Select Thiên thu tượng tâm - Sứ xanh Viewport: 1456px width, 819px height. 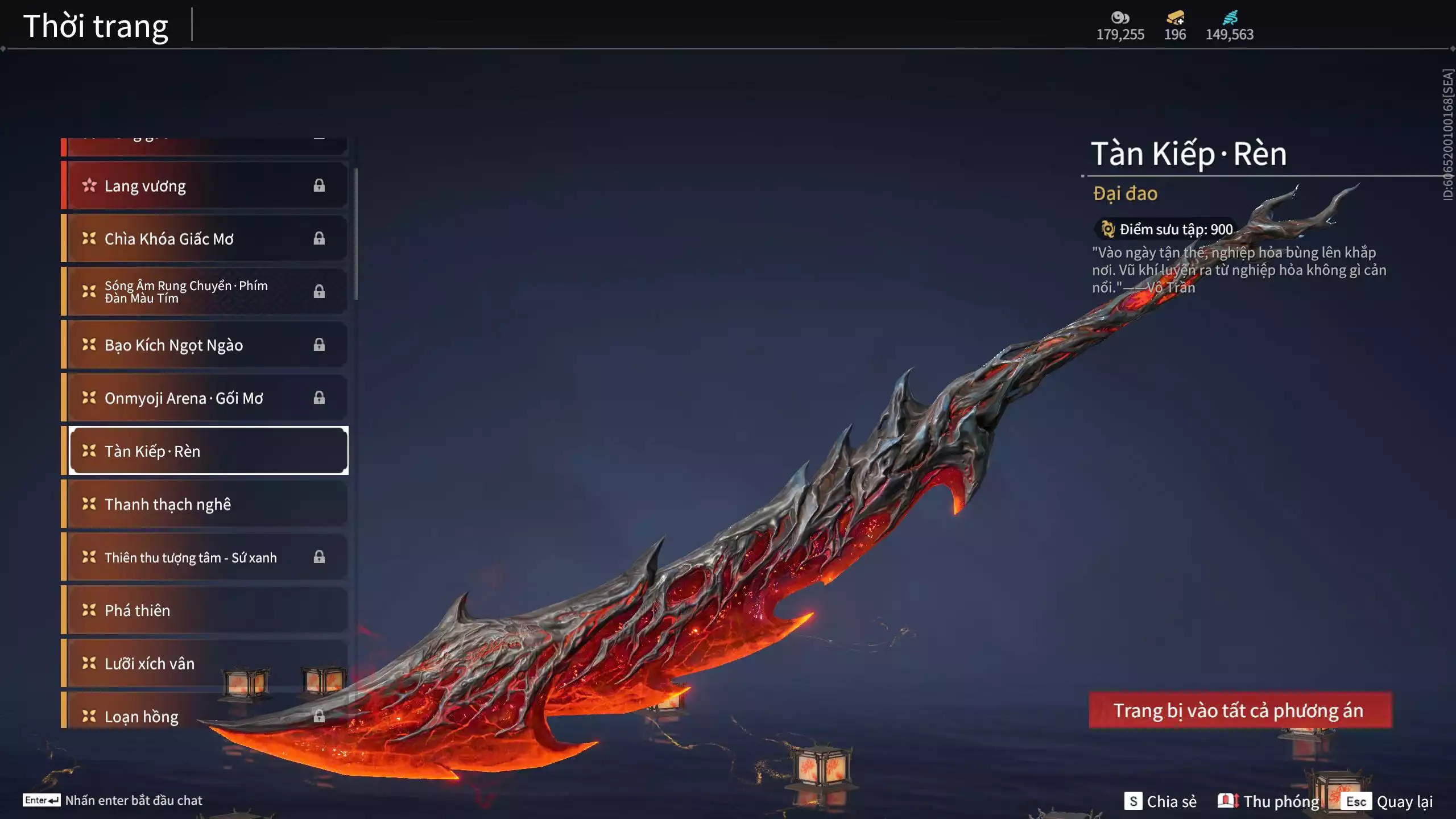[205, 557]
